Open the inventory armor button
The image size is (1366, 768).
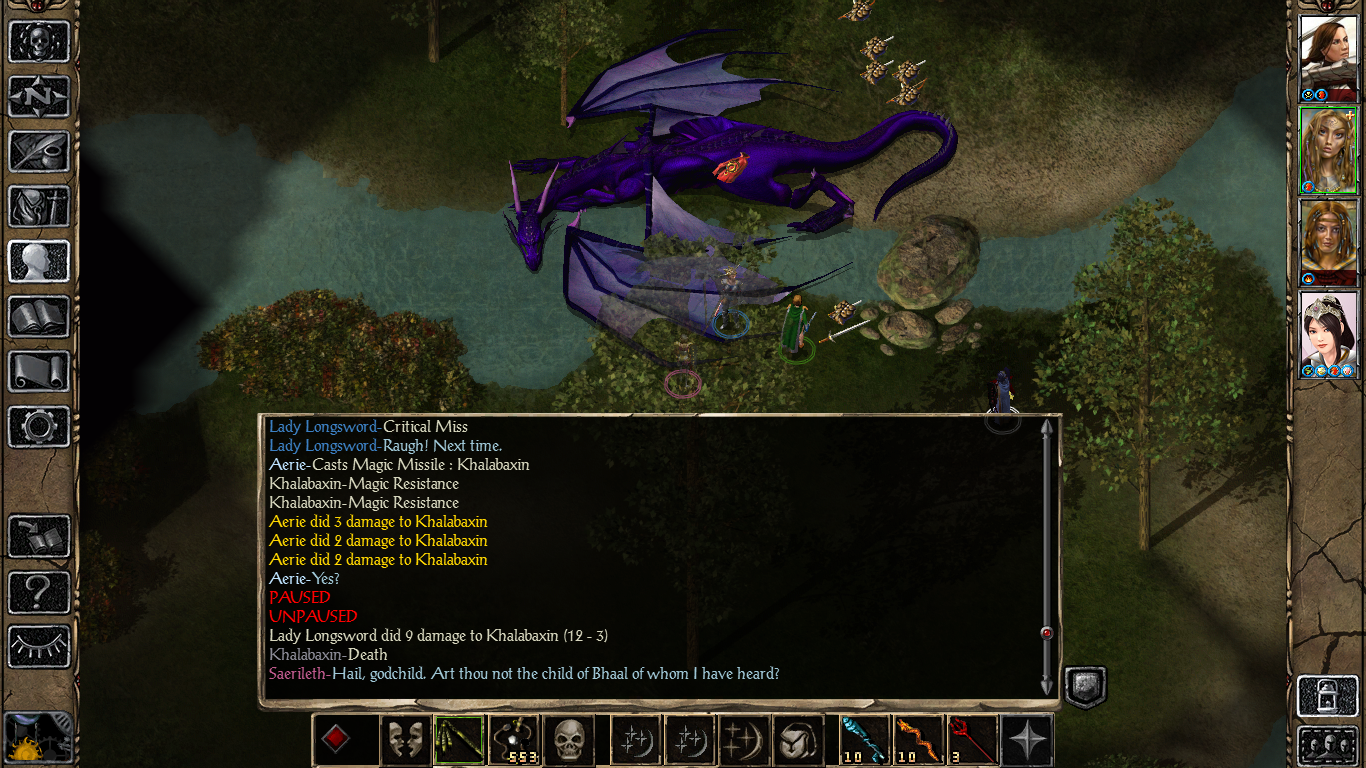pos(39,207)
